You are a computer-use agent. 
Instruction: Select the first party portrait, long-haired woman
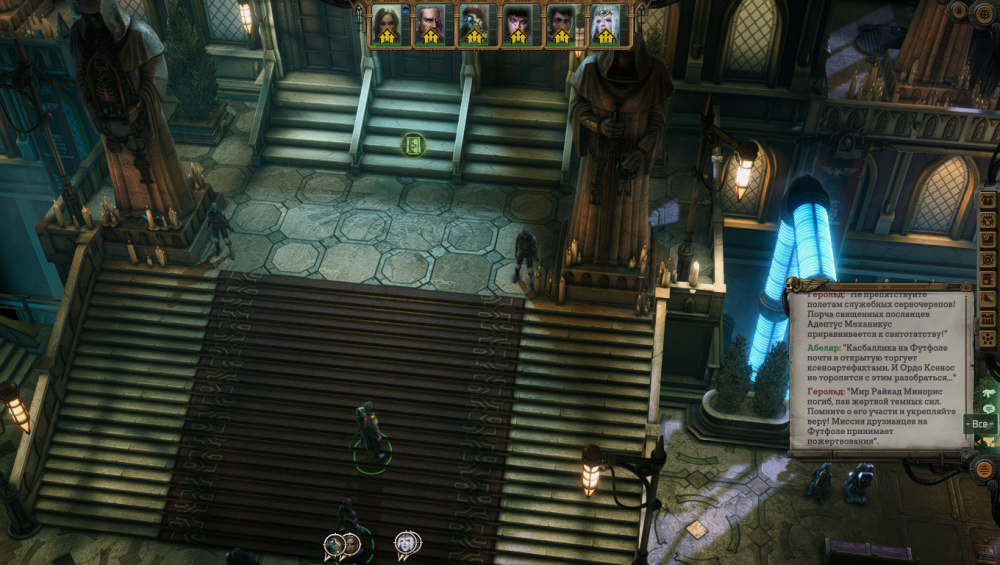(386, 24)
